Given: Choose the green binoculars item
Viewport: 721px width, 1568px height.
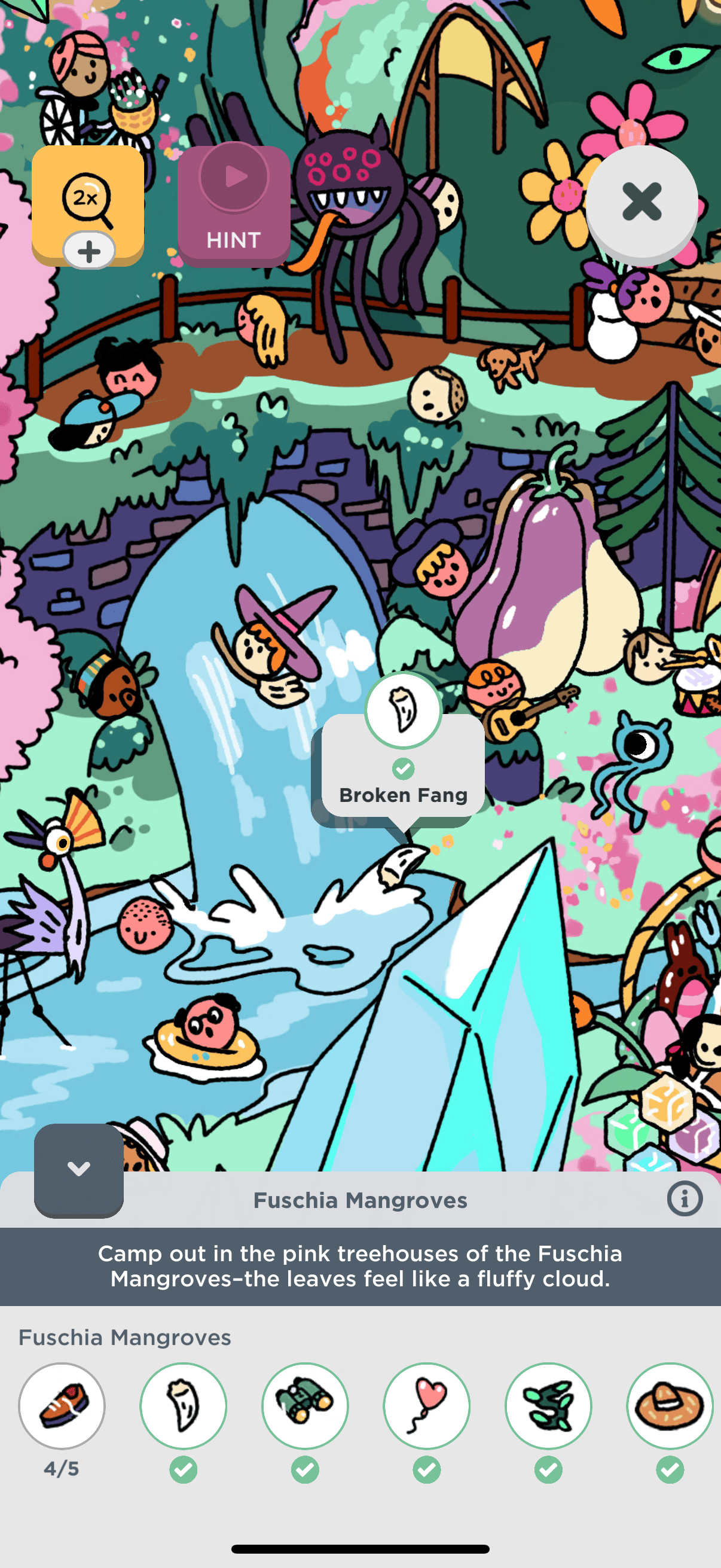Looking at the screenshot, I should 305,1405.
